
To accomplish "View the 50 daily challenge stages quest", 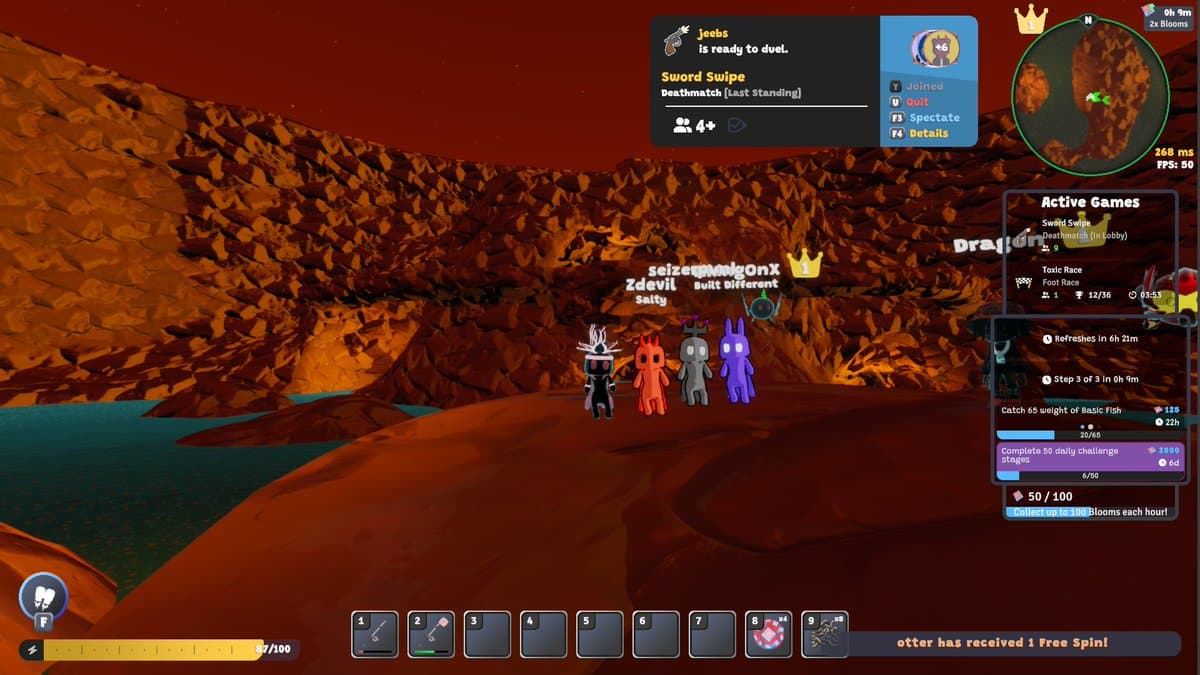I will click(1090, 456).
